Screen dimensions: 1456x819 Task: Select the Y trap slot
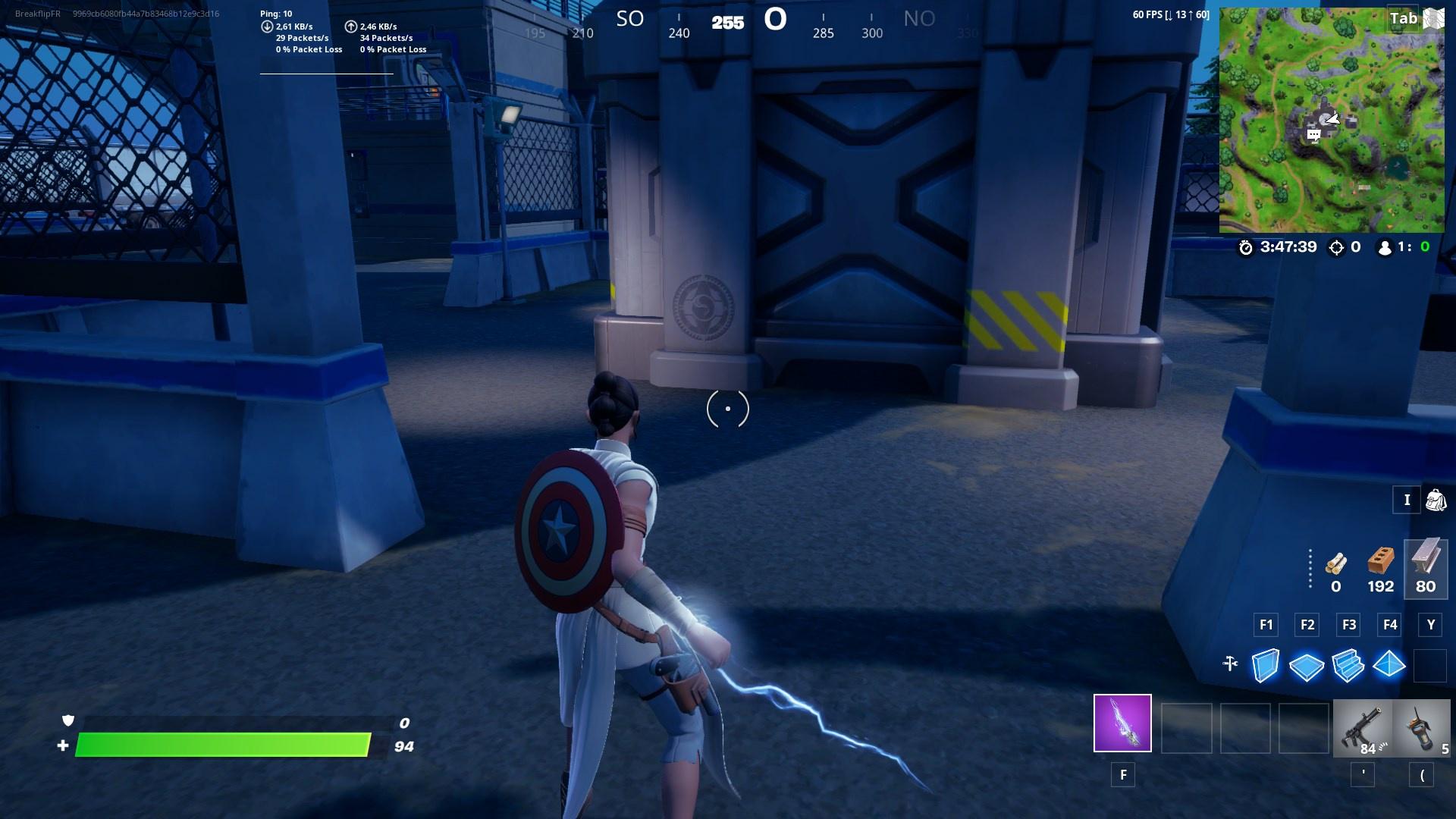[1430, 625]
